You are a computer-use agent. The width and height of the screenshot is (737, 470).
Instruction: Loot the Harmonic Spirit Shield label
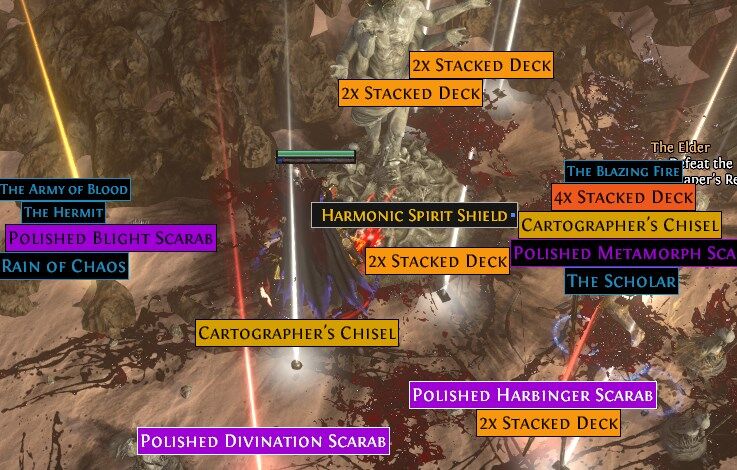[410, 215]
